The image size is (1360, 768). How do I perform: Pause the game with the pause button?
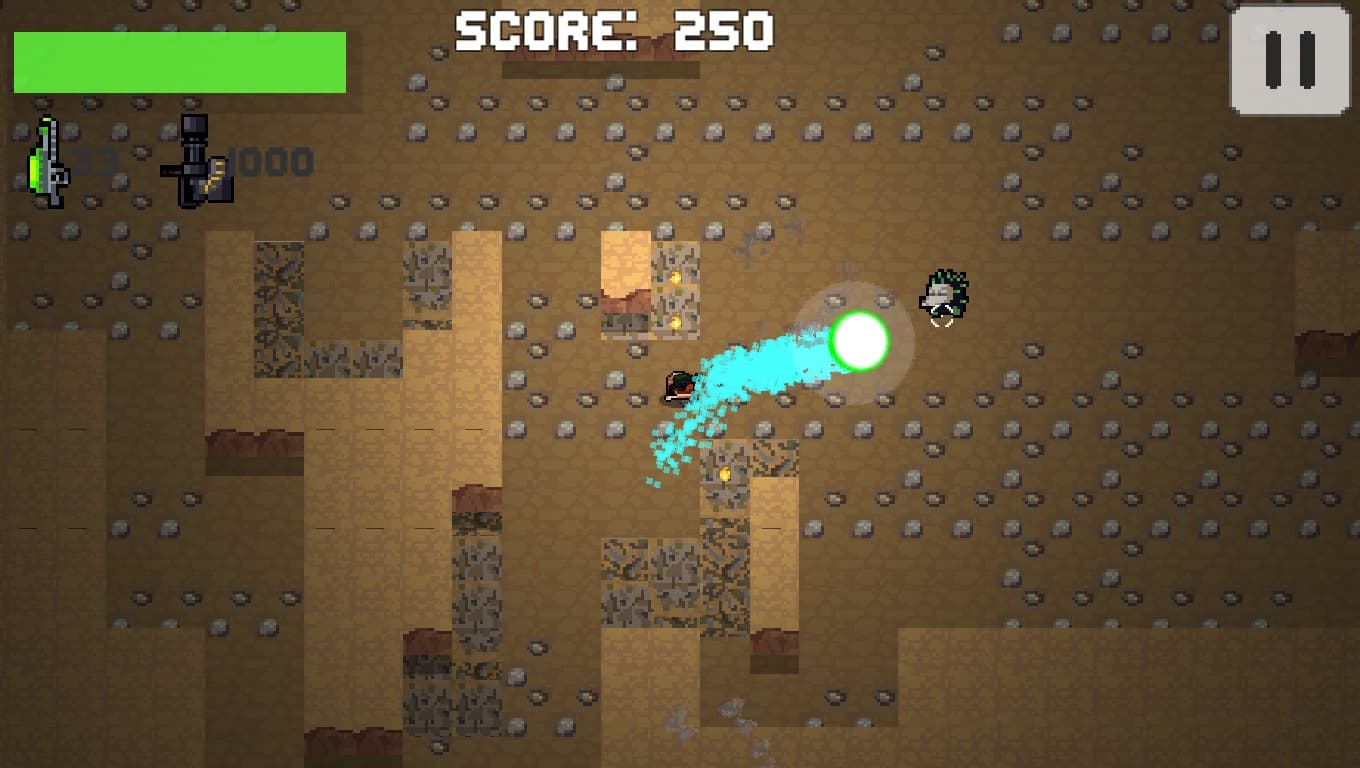coord(1289,60)
